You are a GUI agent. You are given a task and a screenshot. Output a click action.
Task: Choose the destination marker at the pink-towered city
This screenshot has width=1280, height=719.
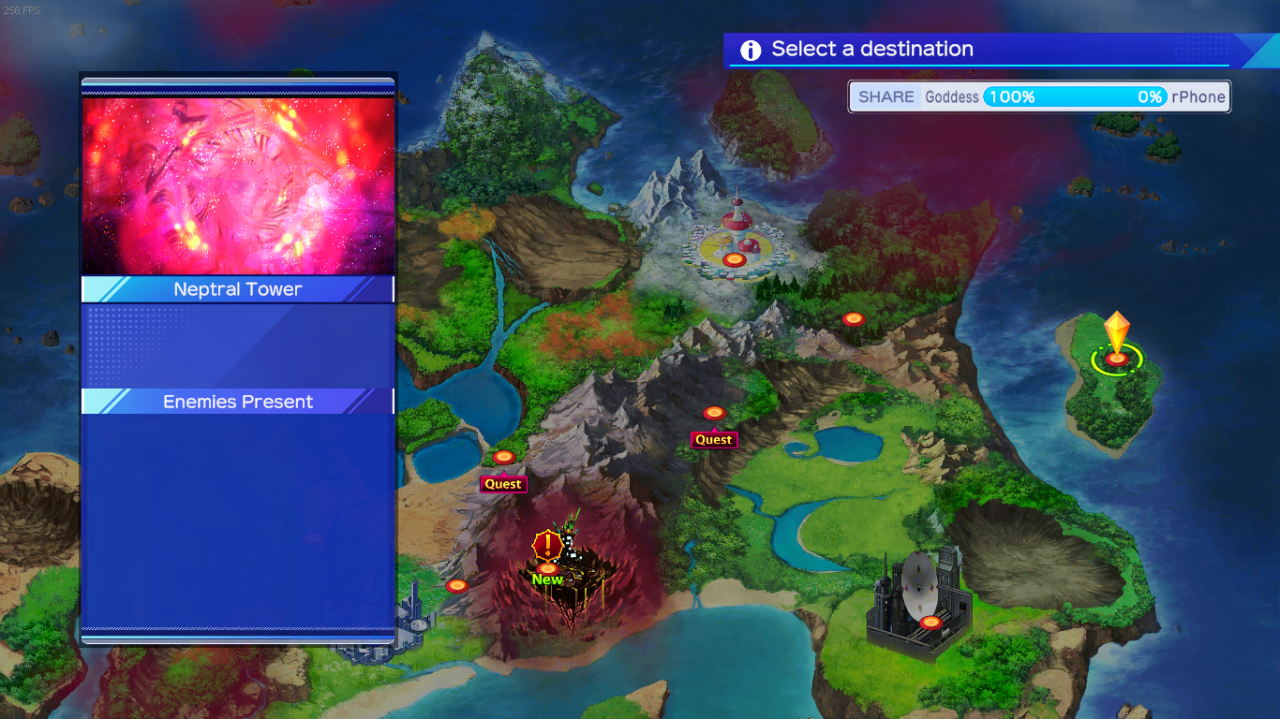point(735,260)
